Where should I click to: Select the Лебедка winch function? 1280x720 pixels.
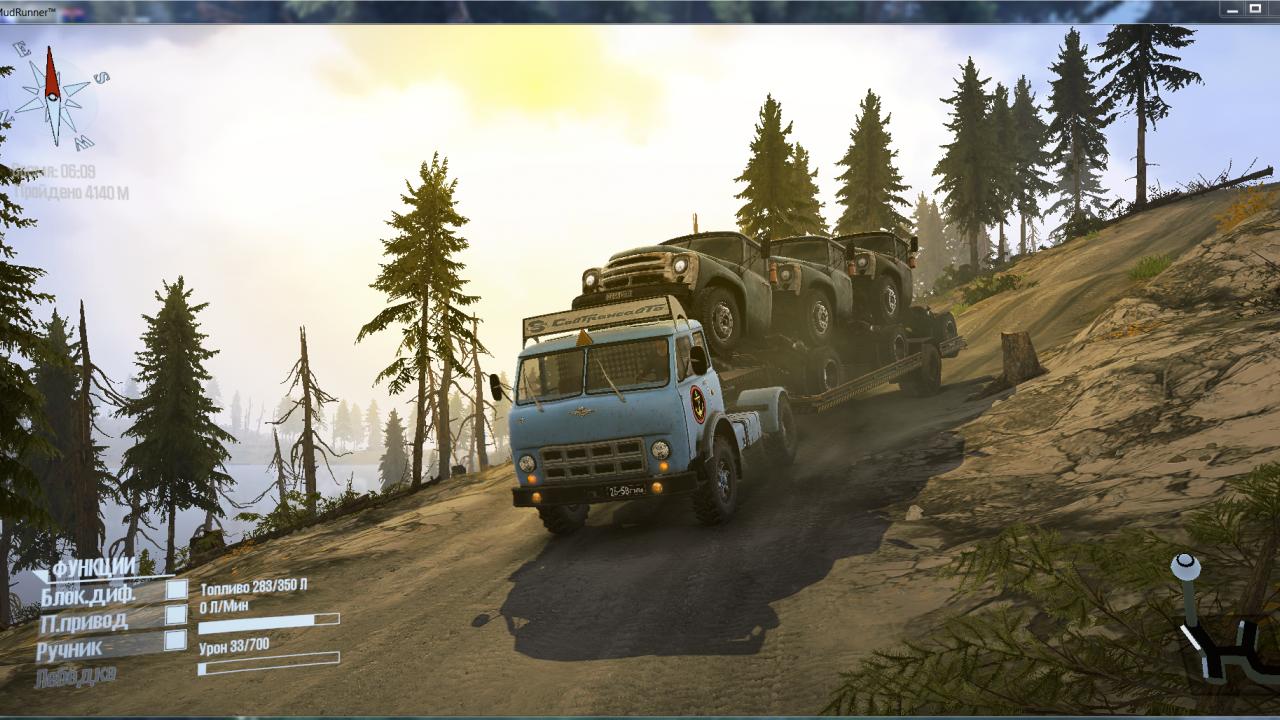tap(75, 676)
